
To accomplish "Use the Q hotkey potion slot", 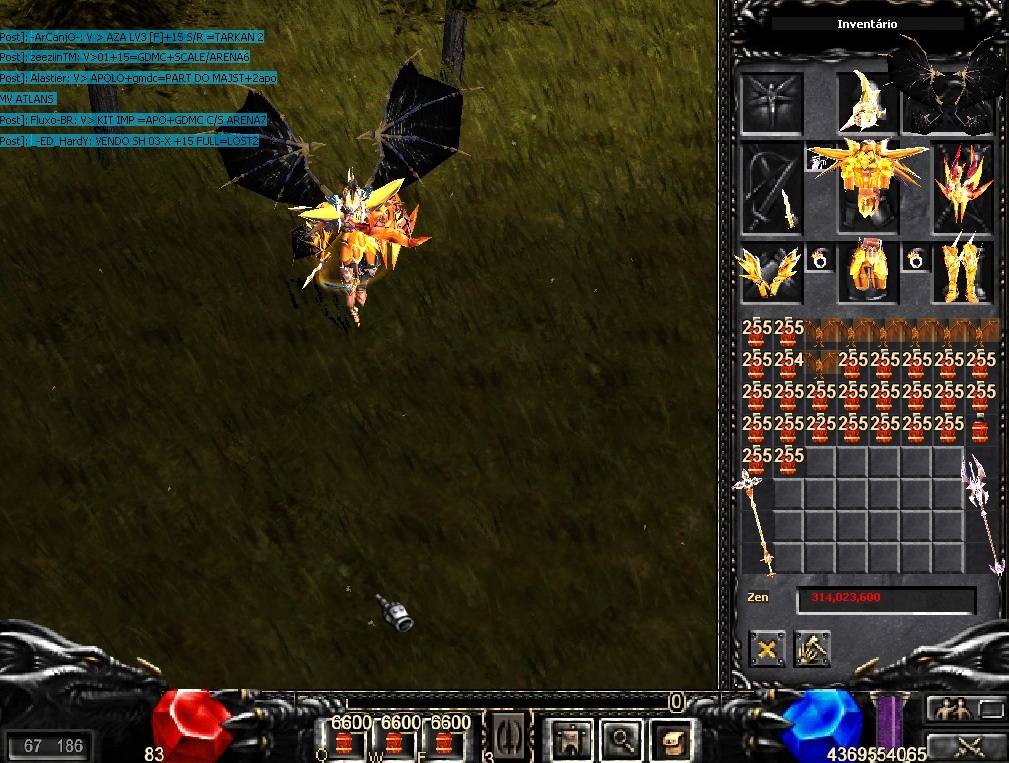I will (x=346, y=742).
